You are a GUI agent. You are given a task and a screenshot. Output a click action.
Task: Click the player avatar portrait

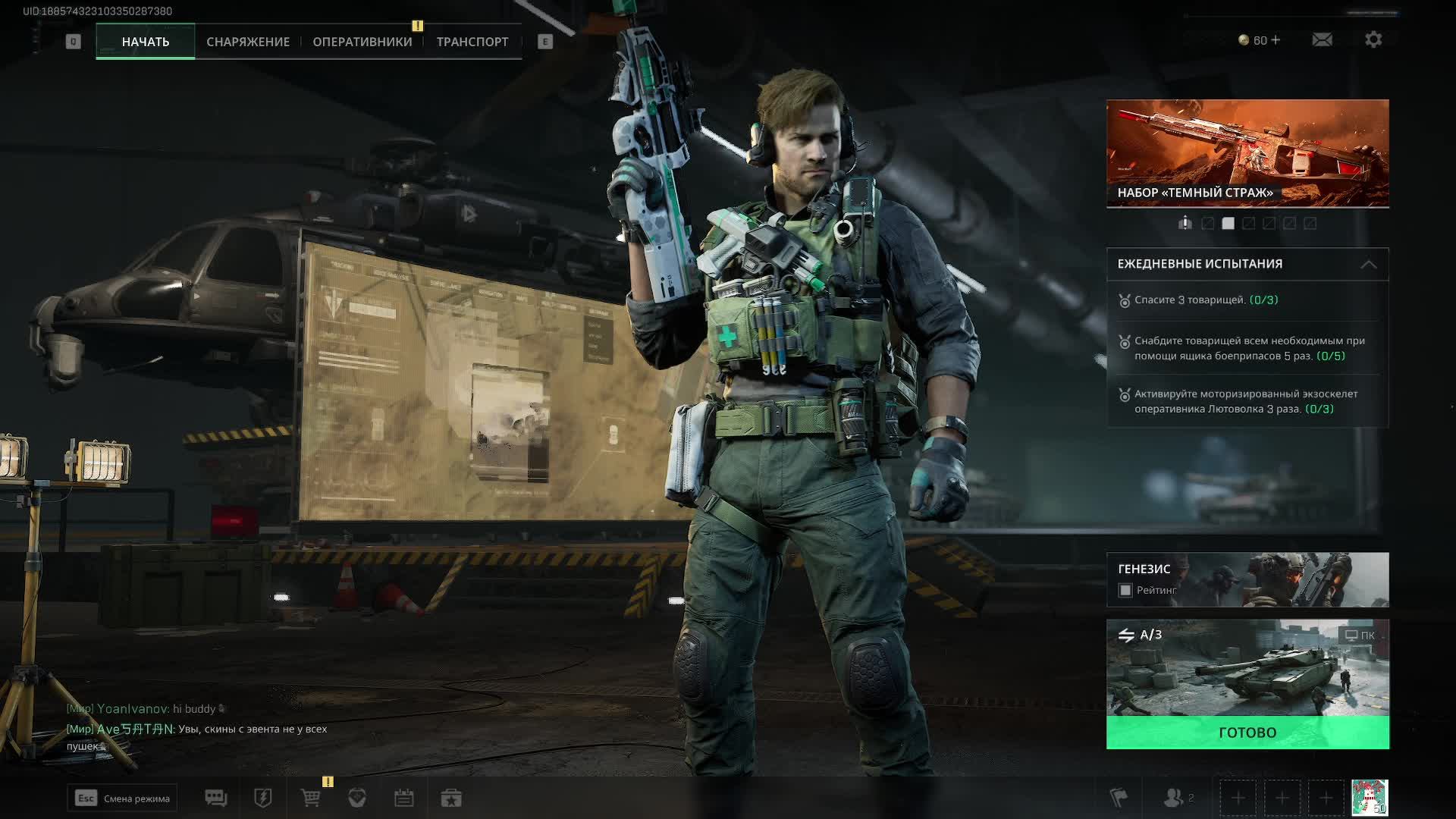point(1370,798)
